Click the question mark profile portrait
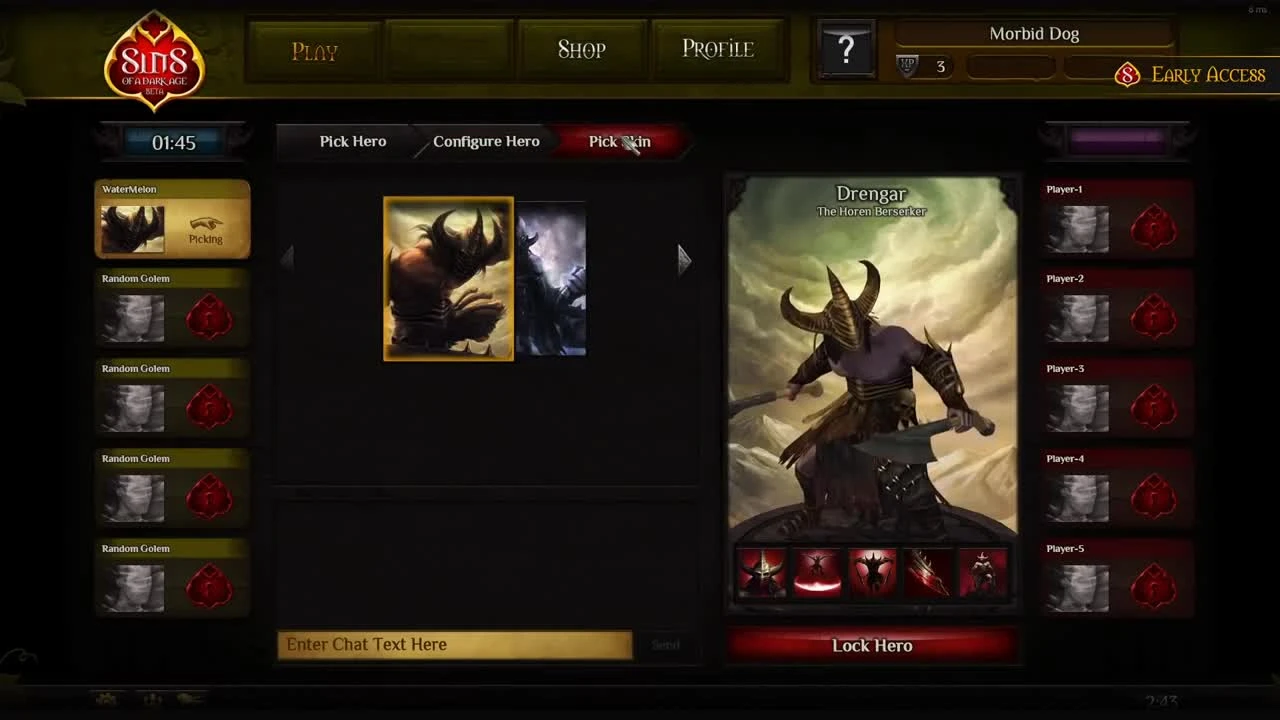Screen dimensions: 1280x720 coord(846,47)
